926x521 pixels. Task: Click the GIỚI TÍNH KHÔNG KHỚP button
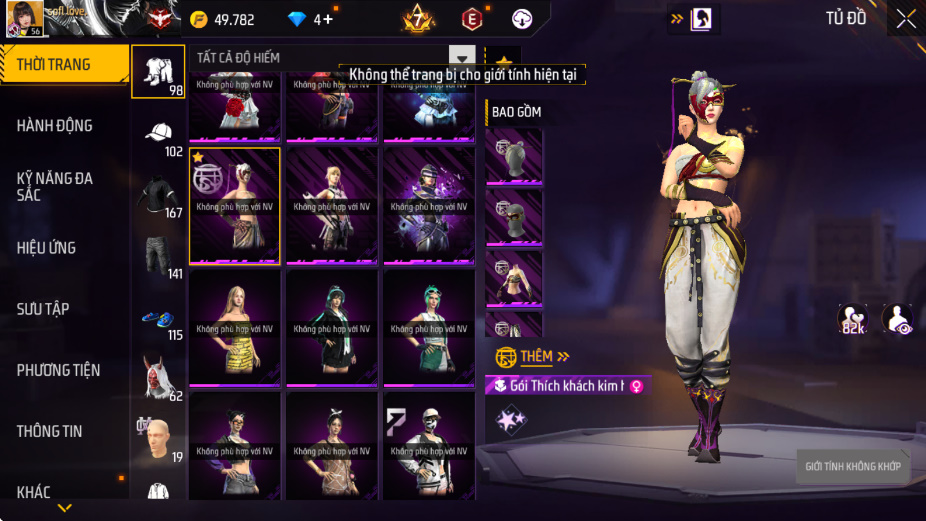(852, 466)
